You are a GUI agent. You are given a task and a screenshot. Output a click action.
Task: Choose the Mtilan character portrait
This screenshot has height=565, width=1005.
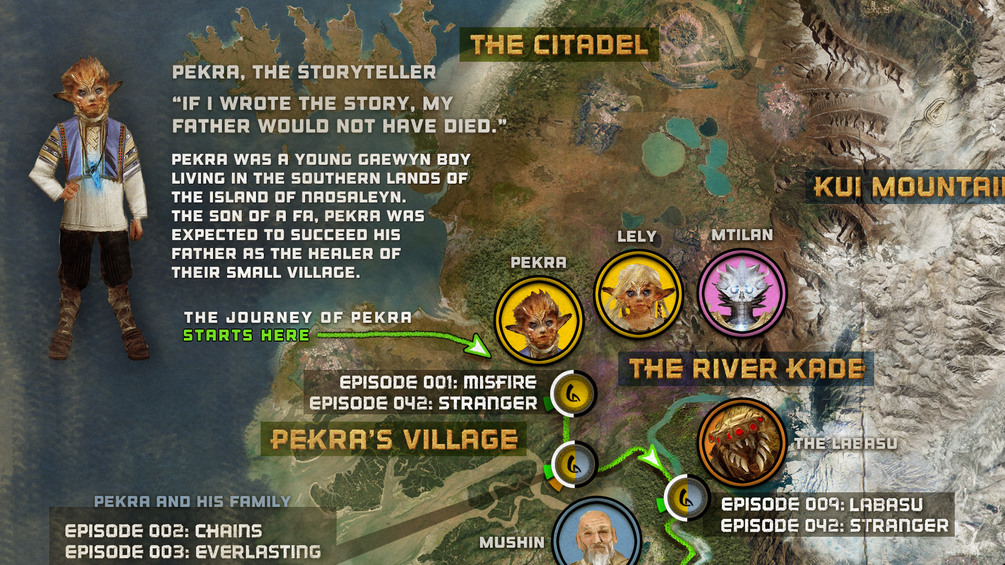pos(741,292)
